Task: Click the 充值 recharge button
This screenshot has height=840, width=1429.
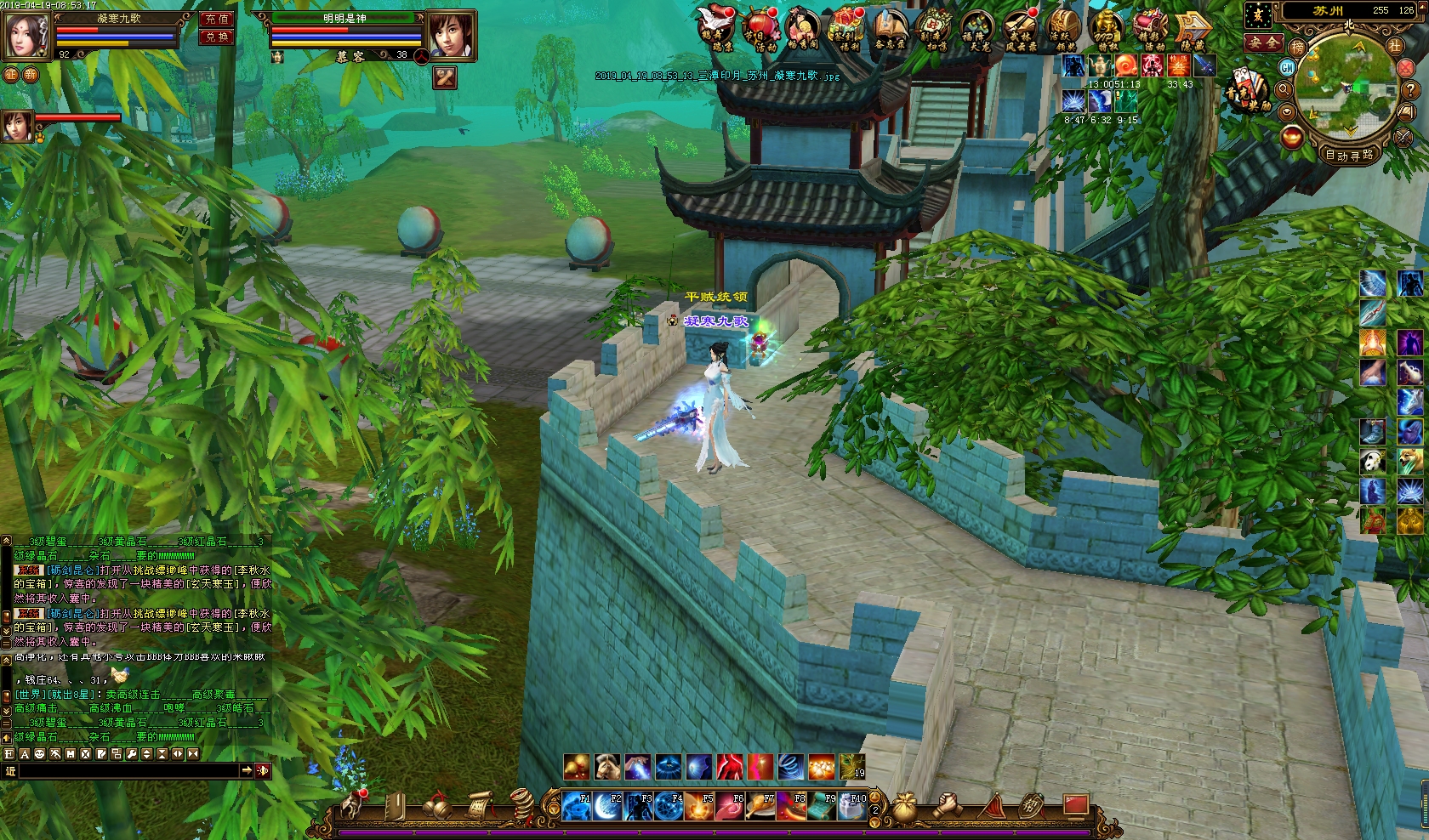Action: (x=216, y=19)
